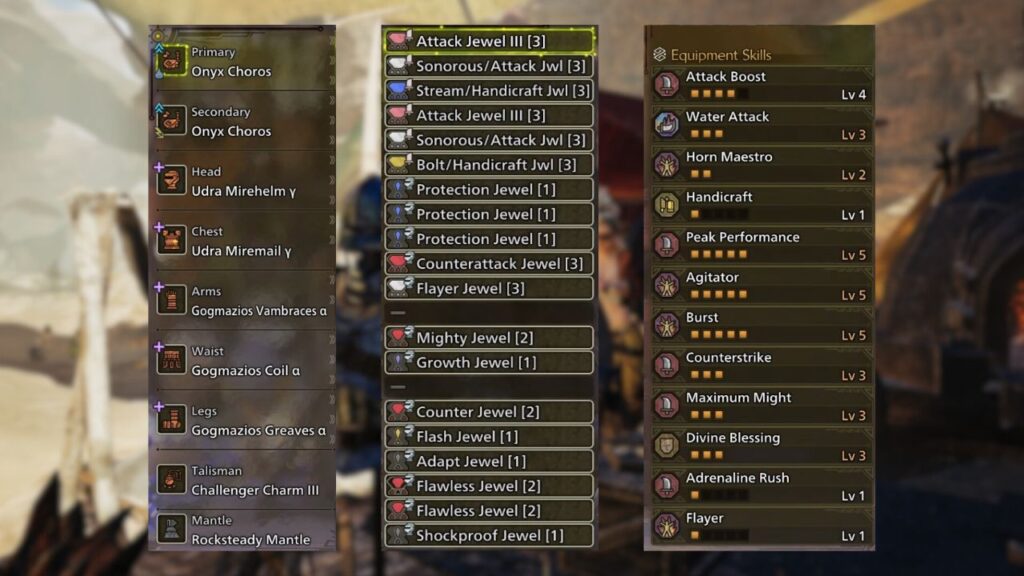This screenshot has width=1024, height=576.
Task: Click the Counterattack Jewel [3] row
Action: point(489,264)
